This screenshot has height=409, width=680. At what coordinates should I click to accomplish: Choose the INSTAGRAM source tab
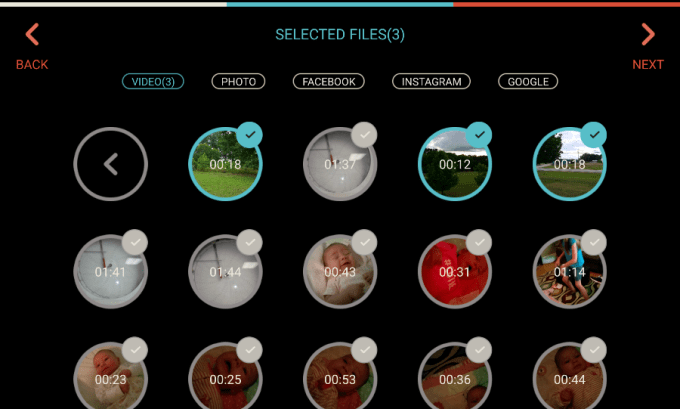432,81
